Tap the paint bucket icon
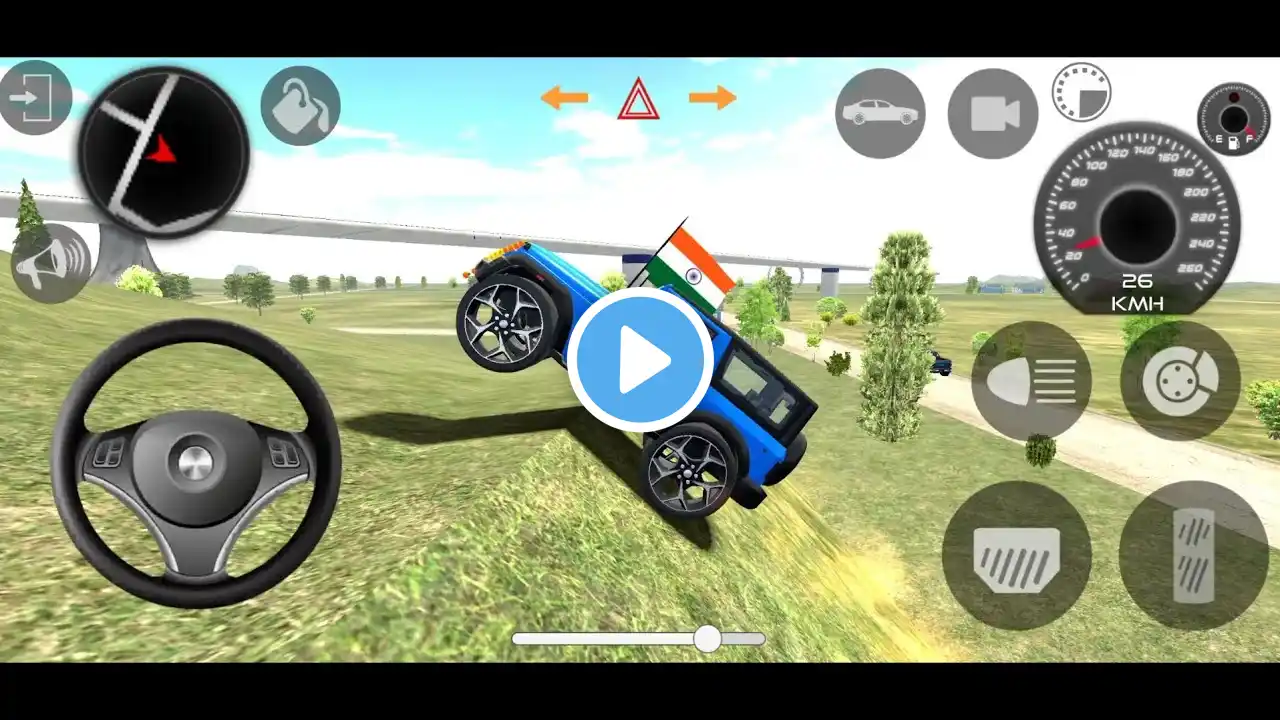This screenshot has height=720, width=1280. pyautogui.click(x=300, y=106)
